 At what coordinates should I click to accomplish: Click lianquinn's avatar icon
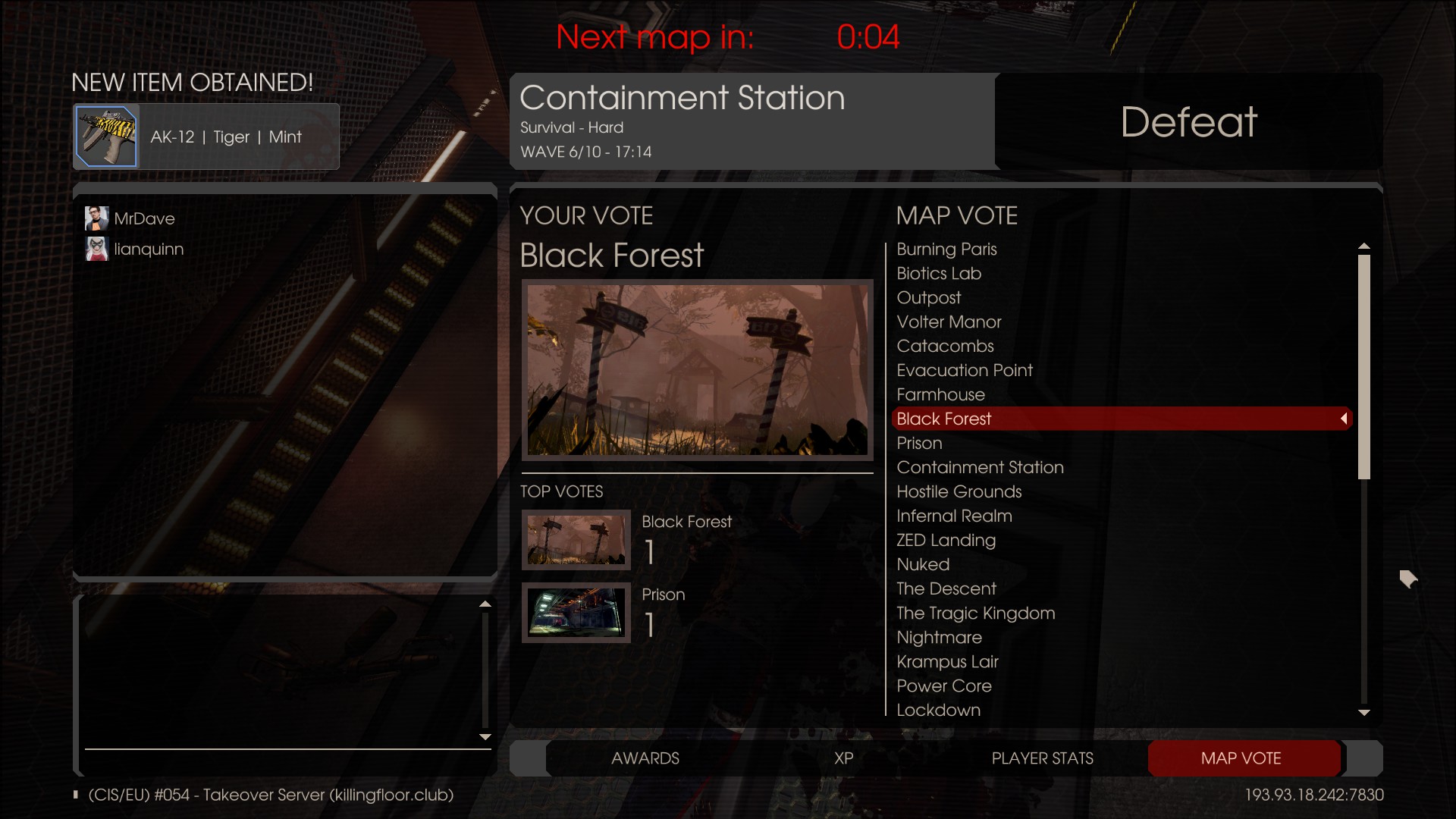96,248
